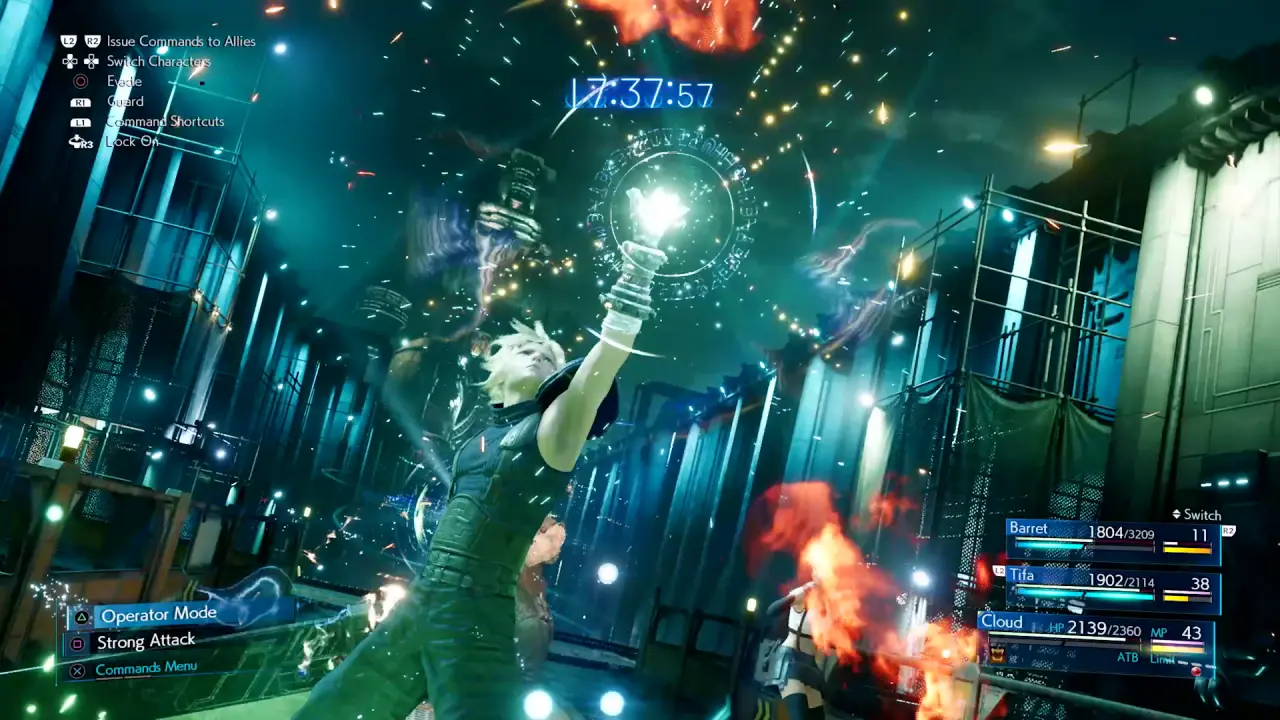Select Cloud's party status panel
Image resolution: width=1280 pixels, height=720 pixels.
coord(1096,640)
